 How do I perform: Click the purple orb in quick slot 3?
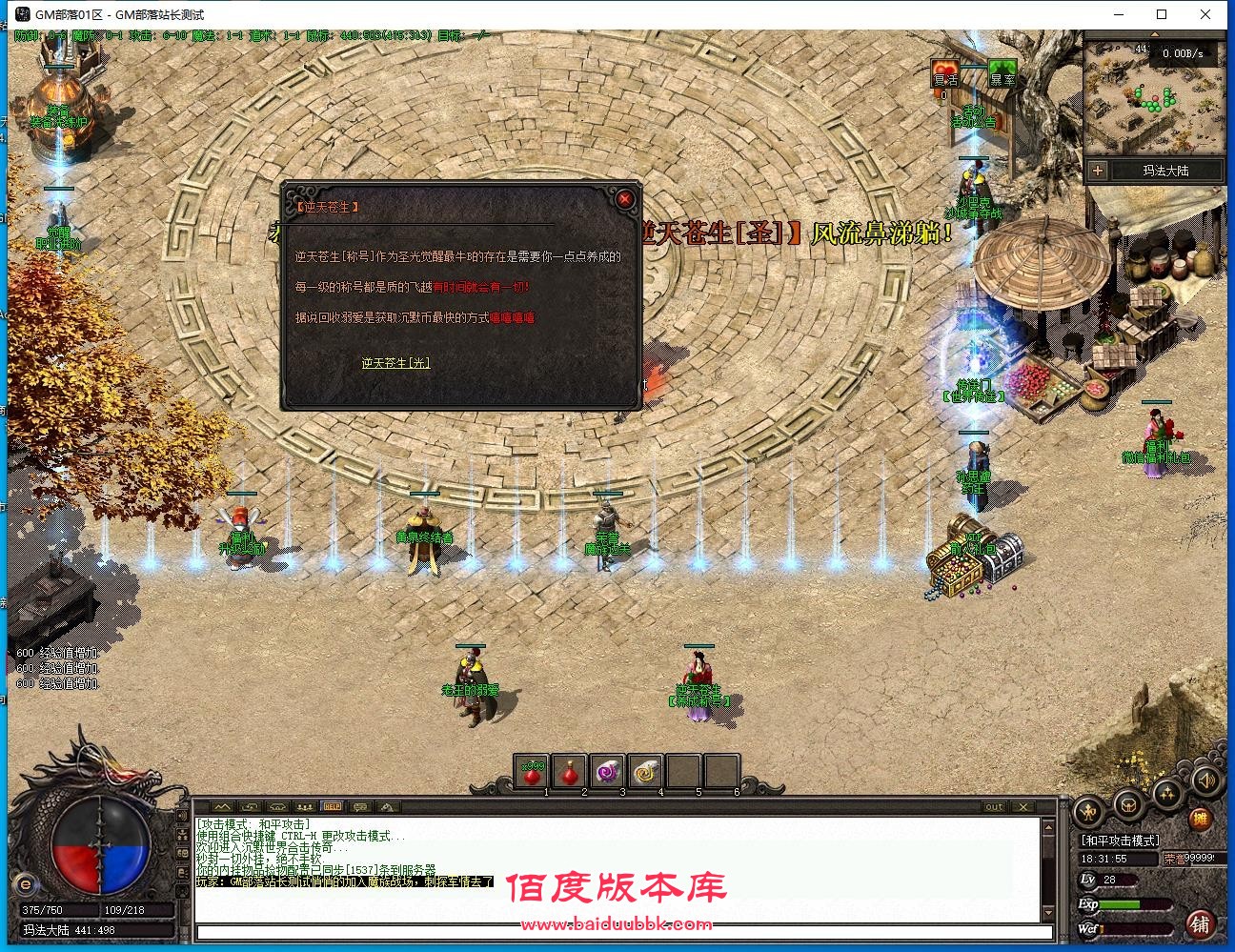tap(606, 774)
